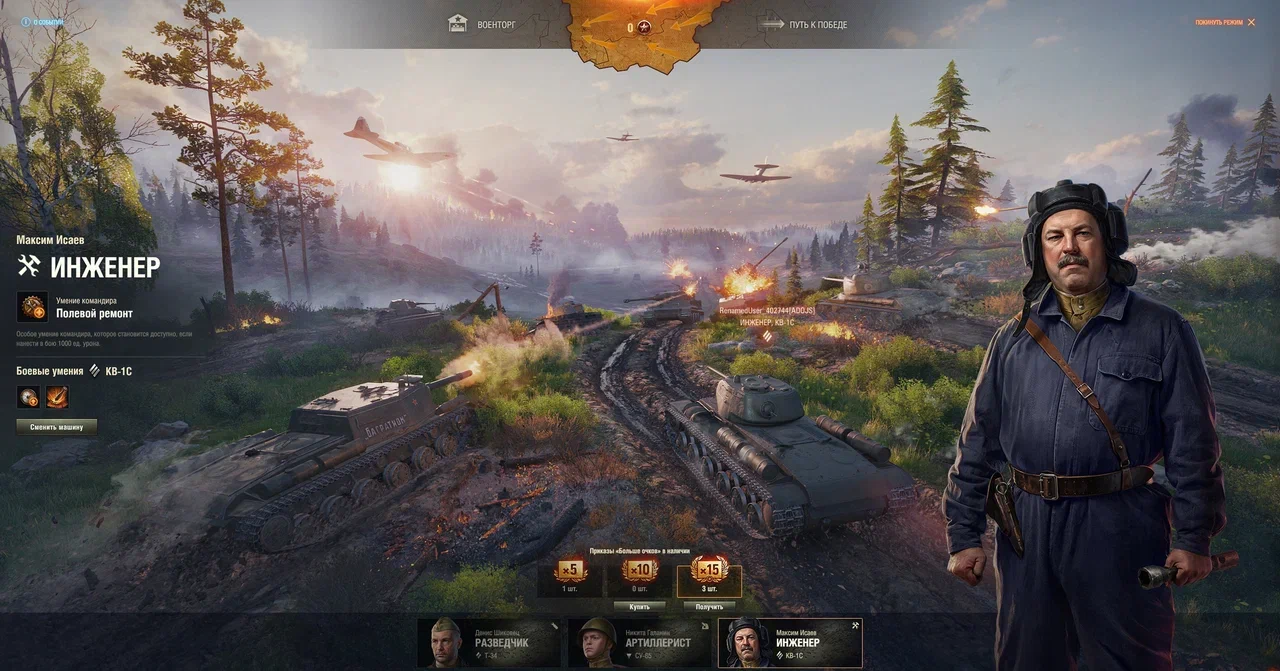Select the first combat skill icon with plus badge
Viewport: 1280px width, 671px height.
[28, 397]
